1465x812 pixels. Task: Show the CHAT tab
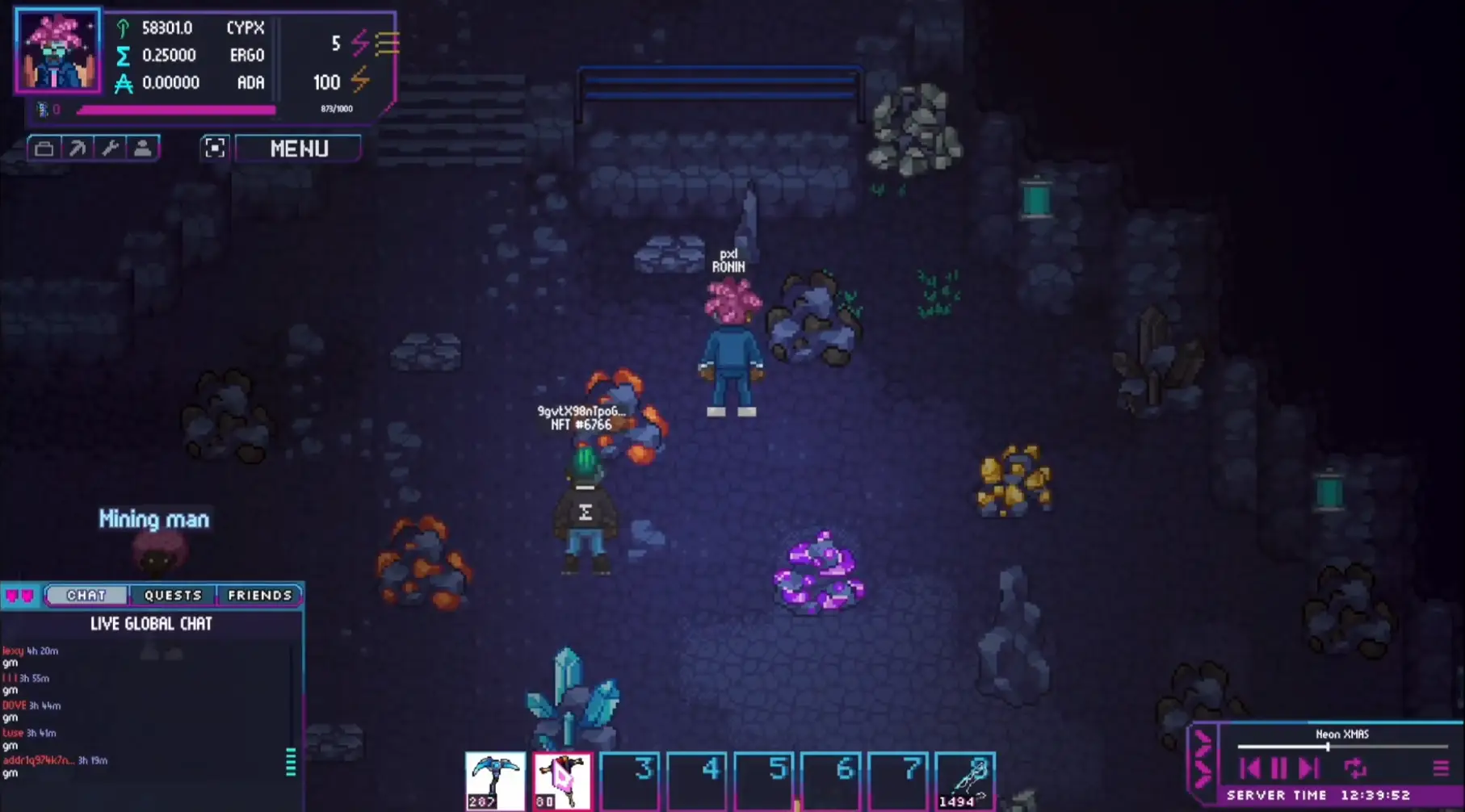[86, 595]
